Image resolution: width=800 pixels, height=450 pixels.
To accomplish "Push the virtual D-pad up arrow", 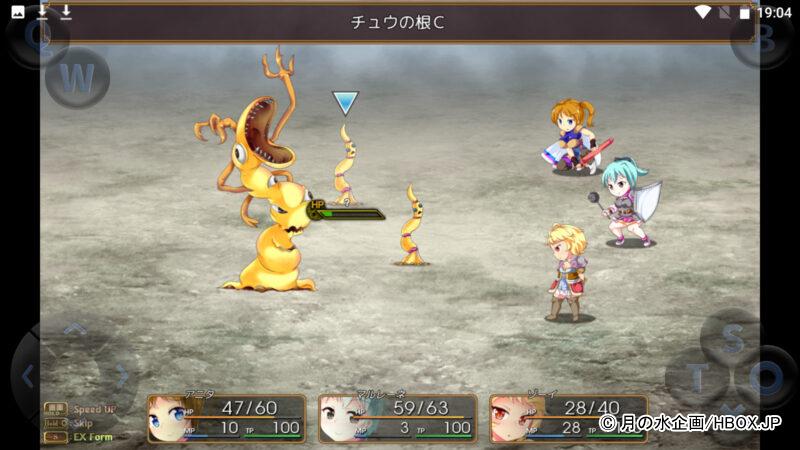I will click(x=75, y=330).
